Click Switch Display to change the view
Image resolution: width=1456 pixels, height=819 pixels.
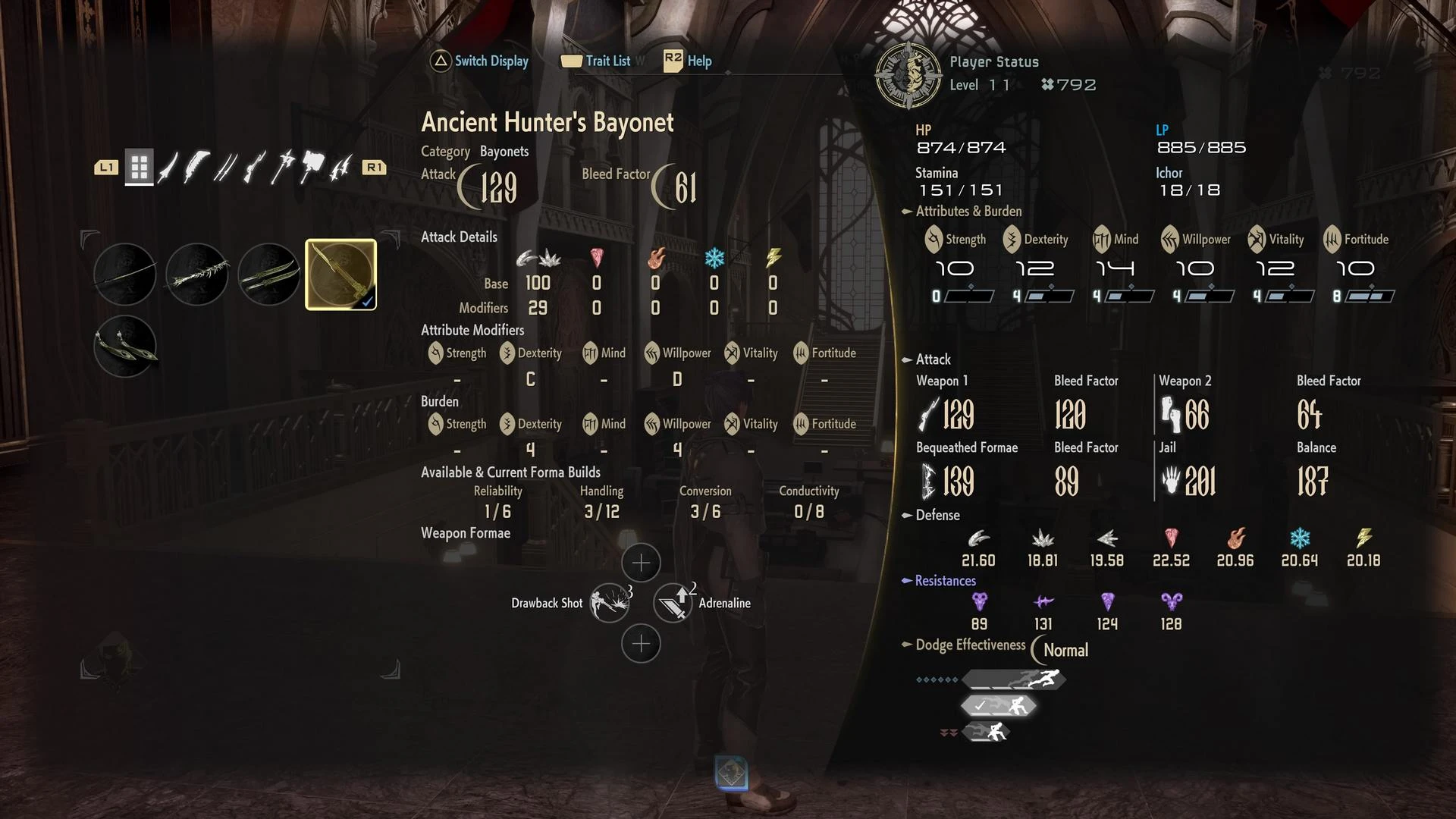coord(479,61)
